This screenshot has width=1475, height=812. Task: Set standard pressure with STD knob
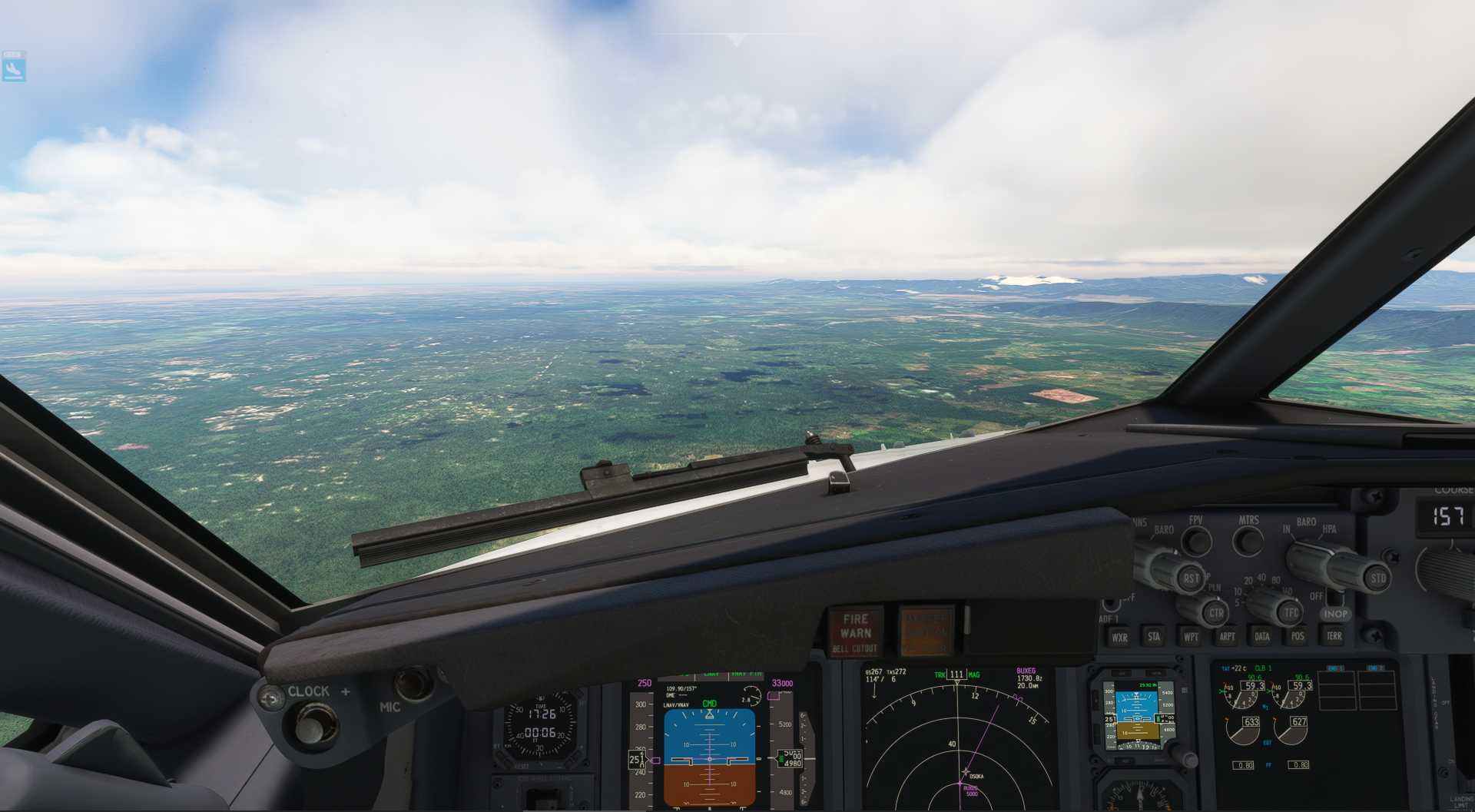point(1377,576)
